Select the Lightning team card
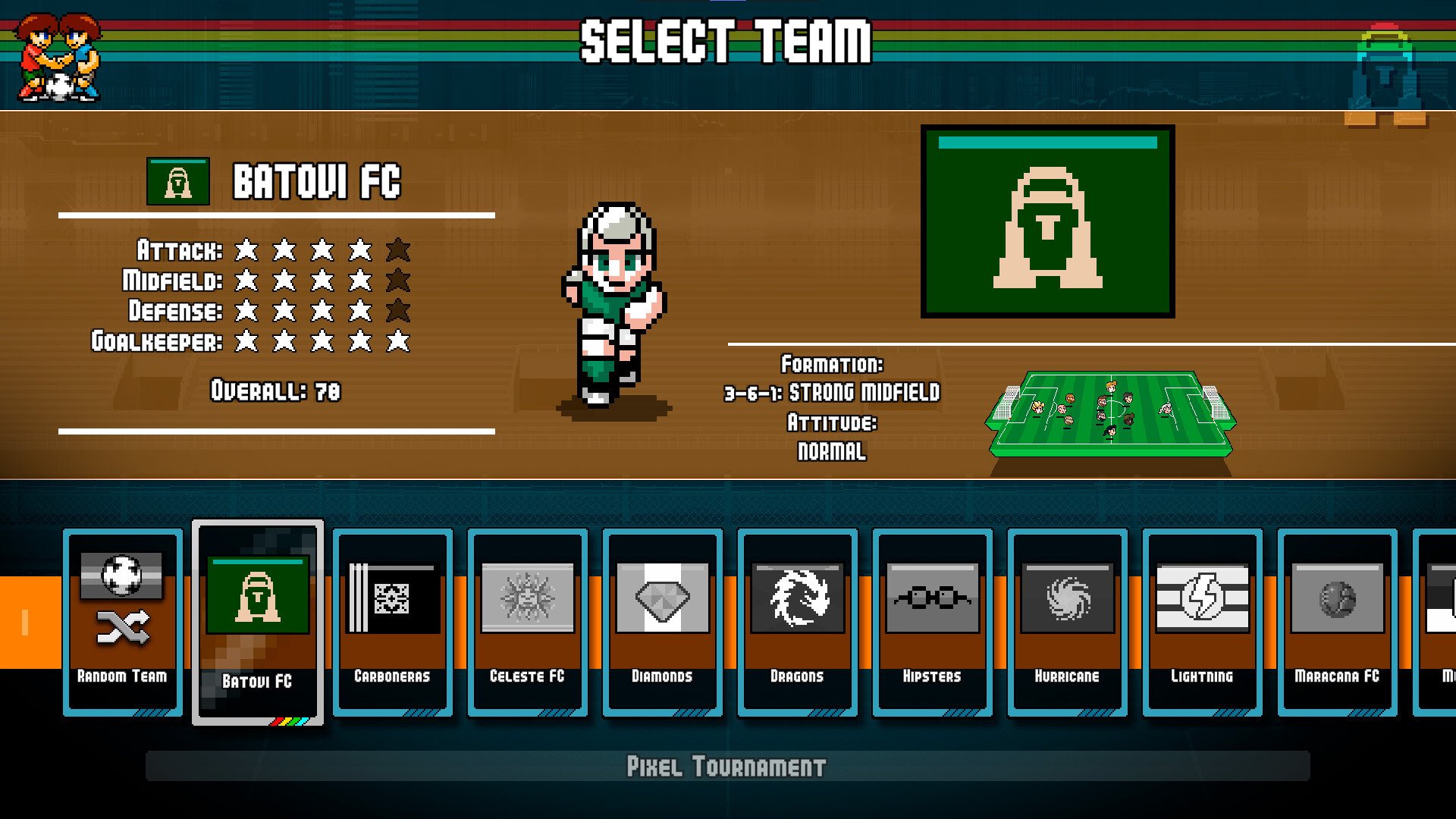This screenshot has width=1456, height=819. 1203,622
